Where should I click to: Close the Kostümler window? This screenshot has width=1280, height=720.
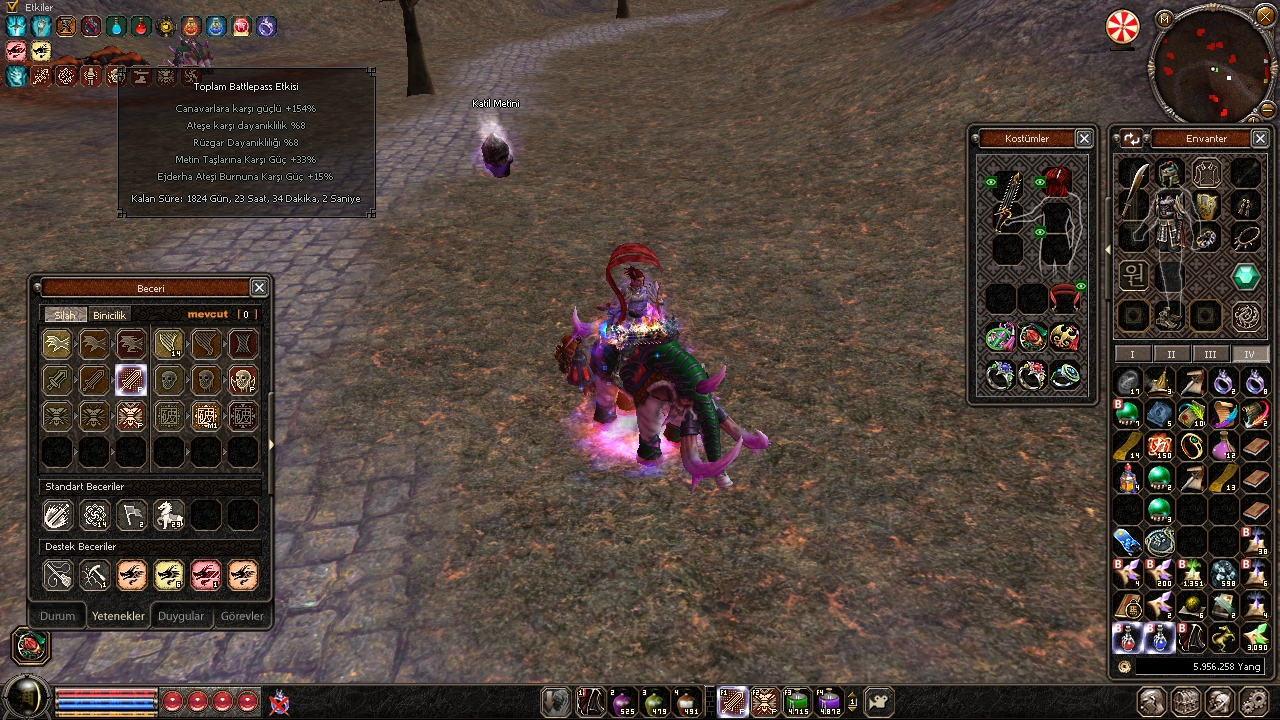tap(1084, 138)
